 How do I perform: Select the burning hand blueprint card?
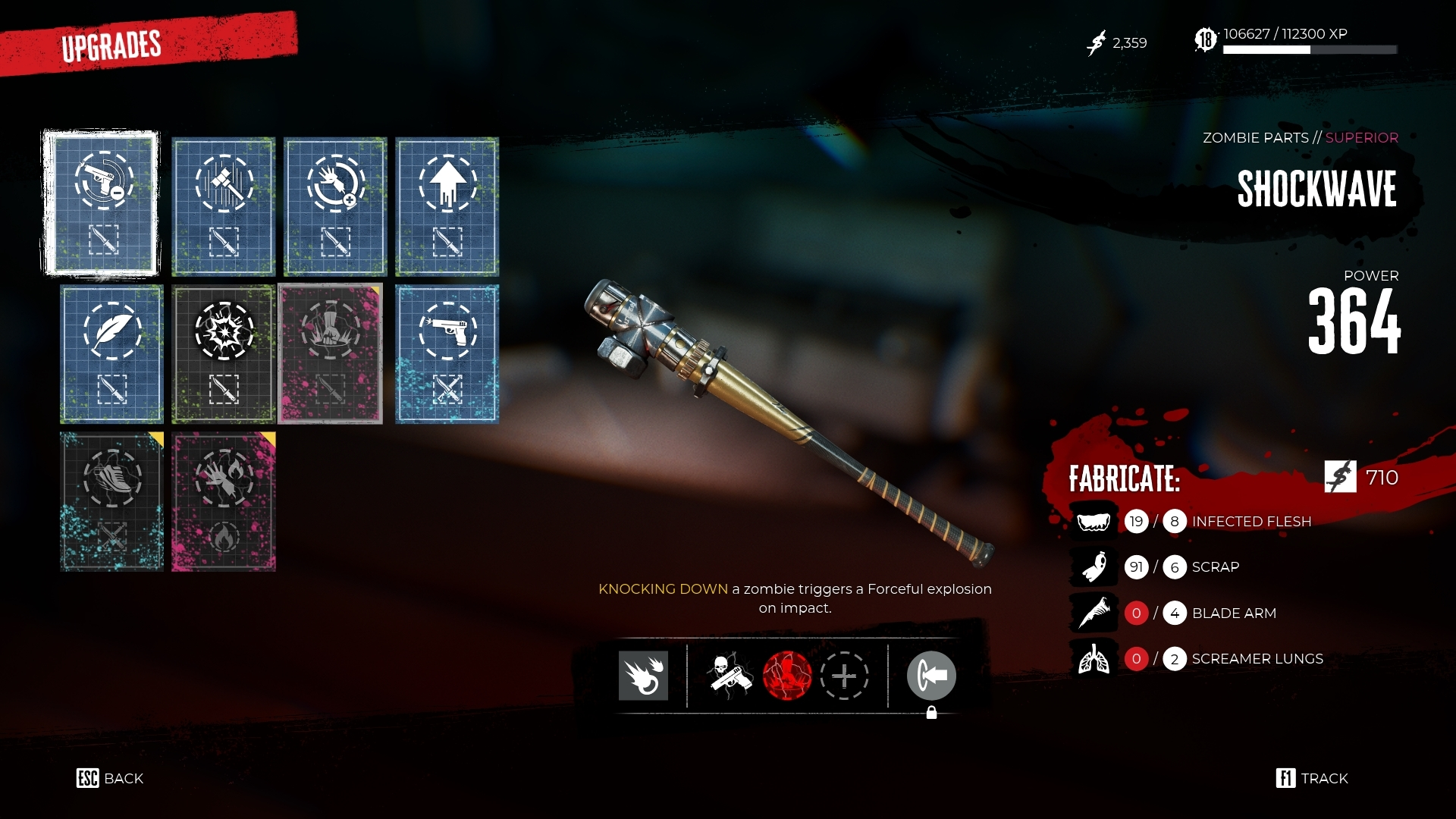click(223, 501)
